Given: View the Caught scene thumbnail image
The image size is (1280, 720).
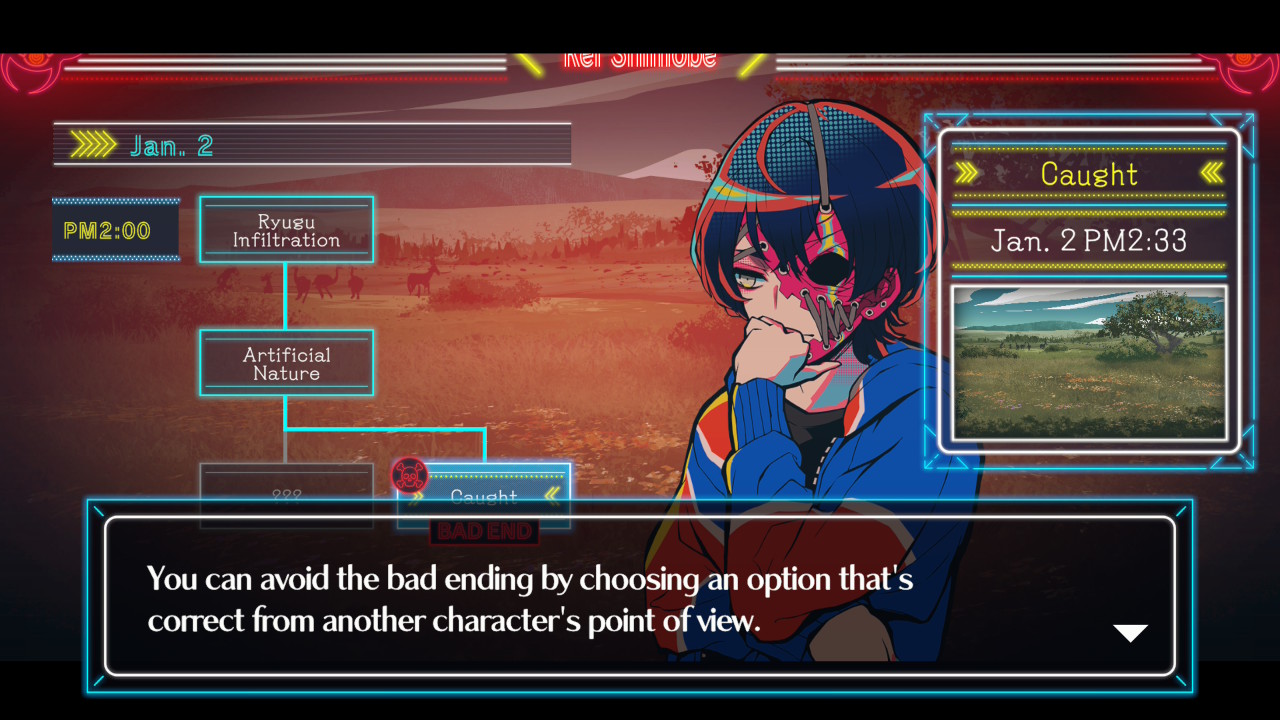Looking at the screenshot, I should click(1088, 363).
